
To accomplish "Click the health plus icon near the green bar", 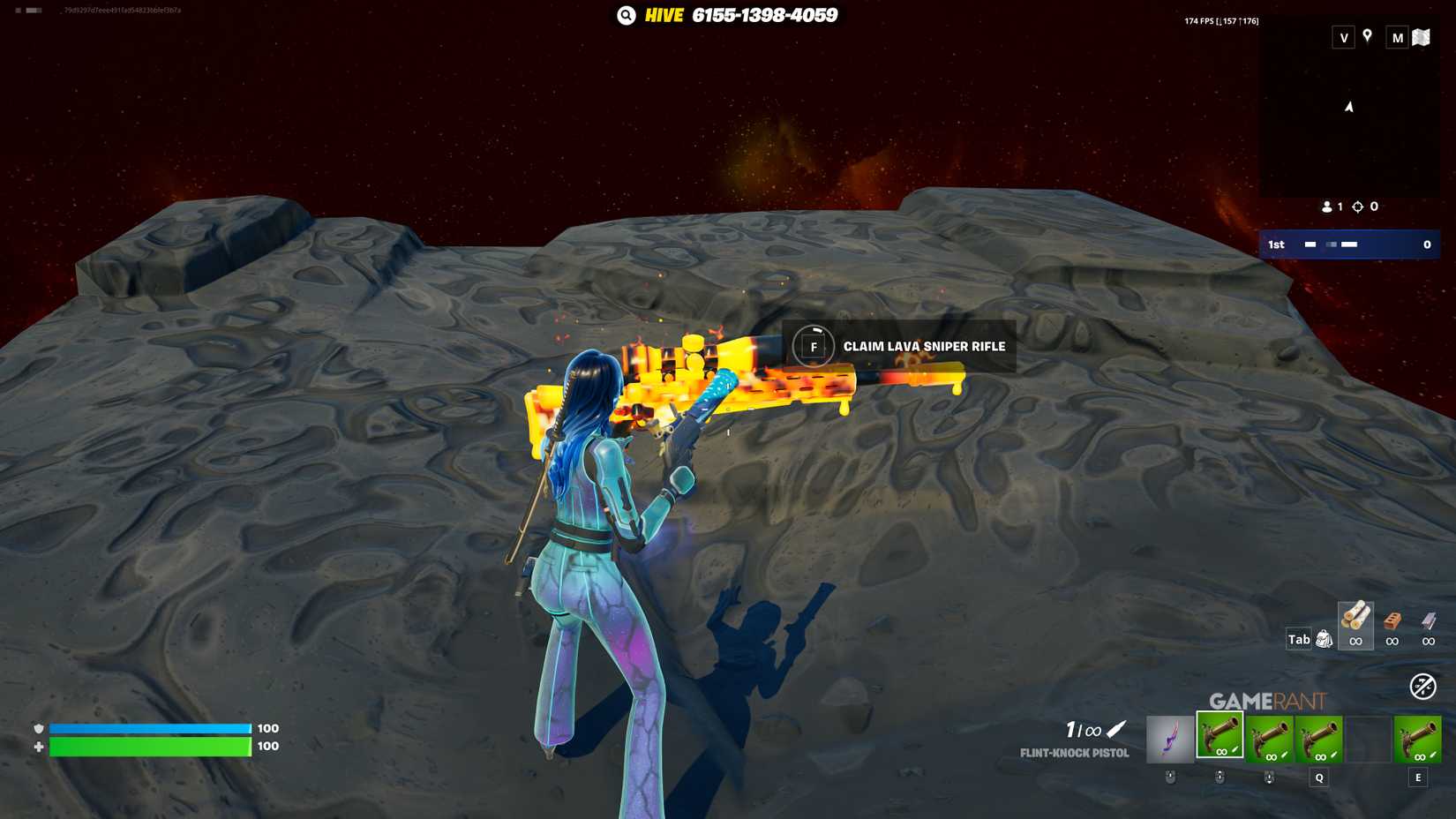I will 37,746.
